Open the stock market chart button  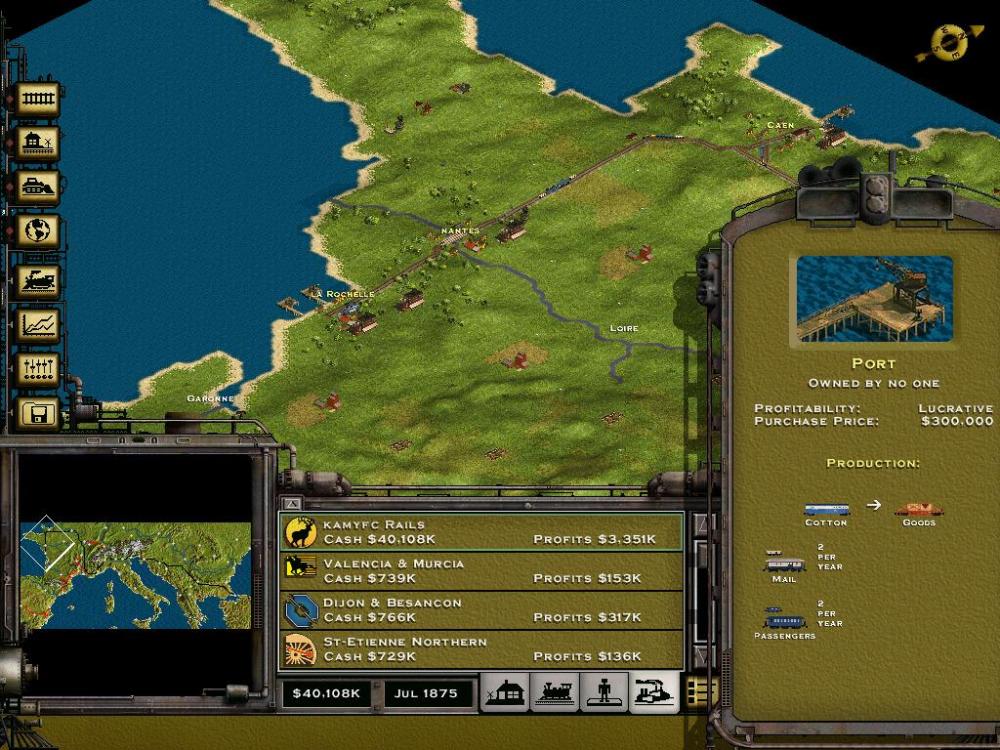pyautogui.click(x=37, y=324)
